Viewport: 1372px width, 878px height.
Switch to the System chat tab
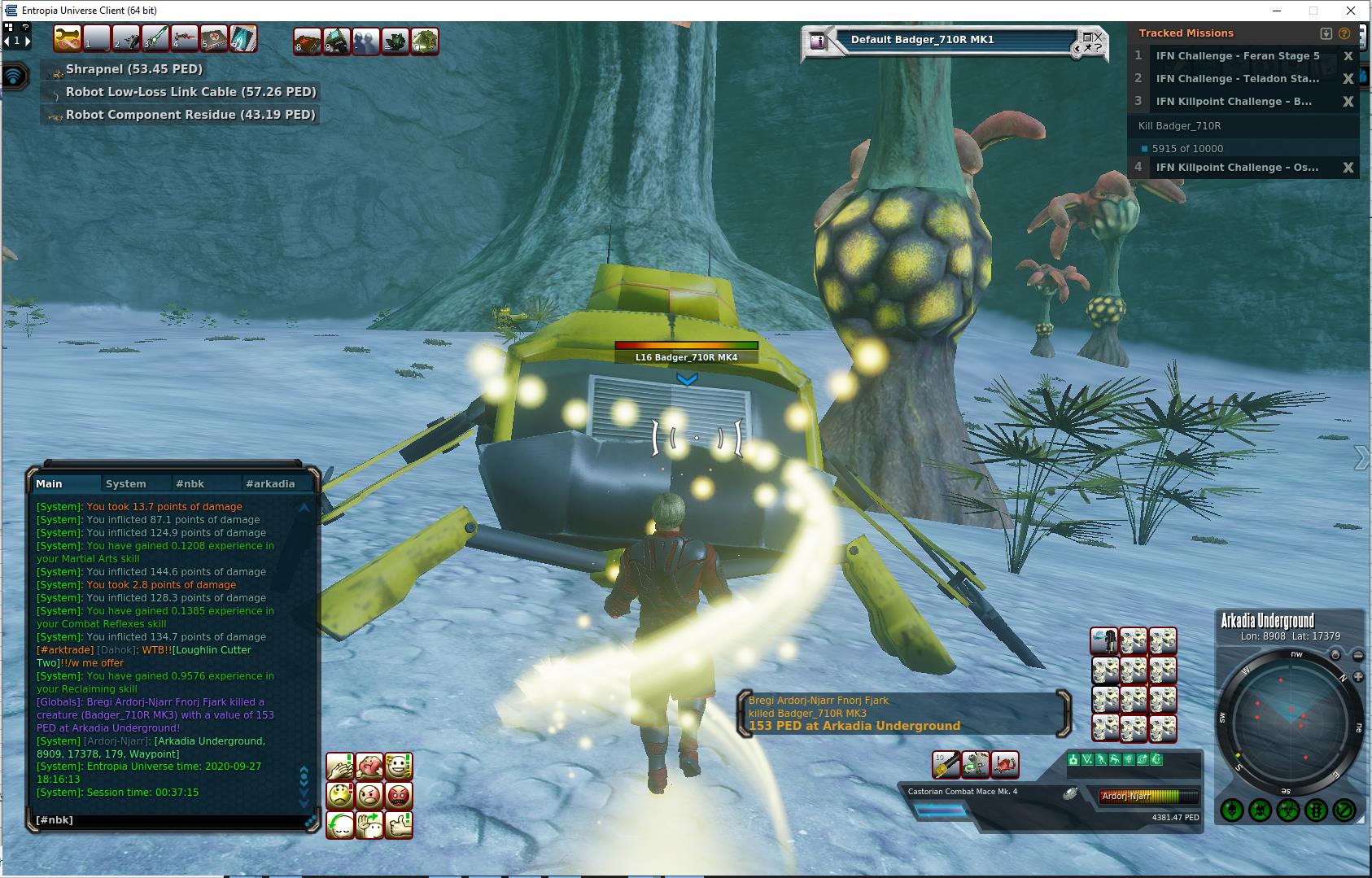point(125,483)
